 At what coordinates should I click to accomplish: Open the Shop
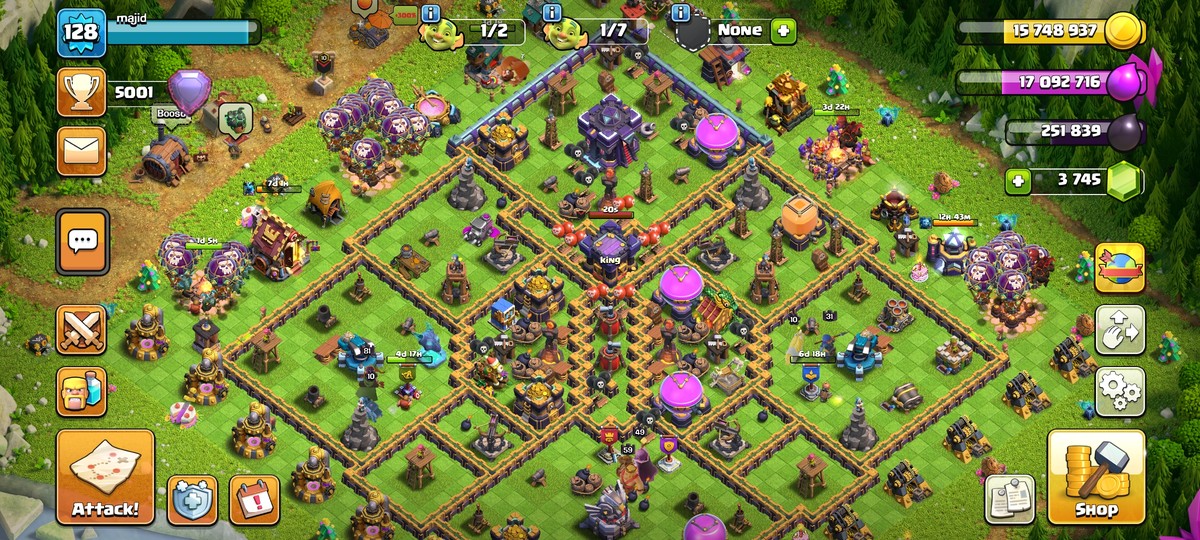1096,478
